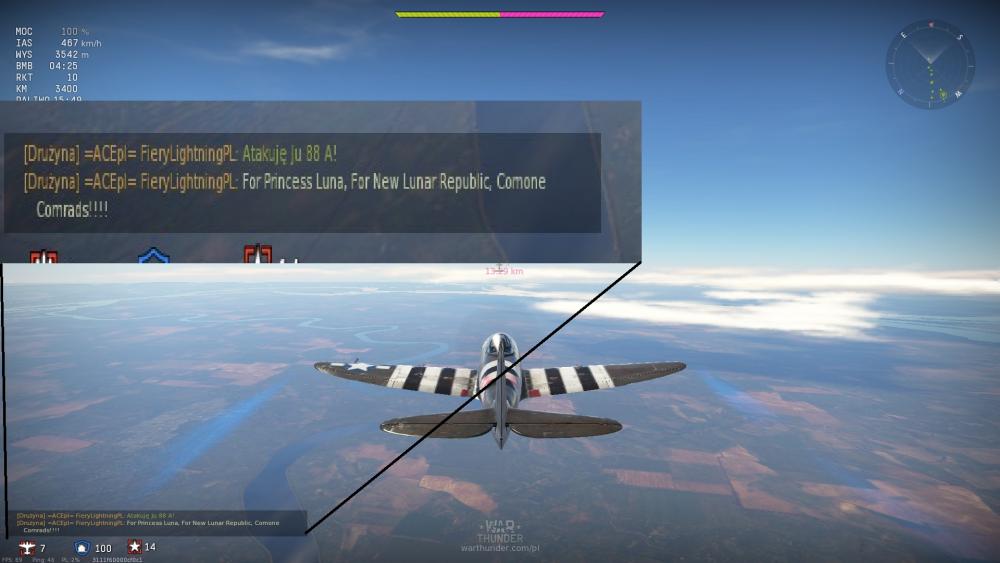Open the warthunder.com/pl watermark link
This screenshot has width=1000, height=563.
coord(500,548)
